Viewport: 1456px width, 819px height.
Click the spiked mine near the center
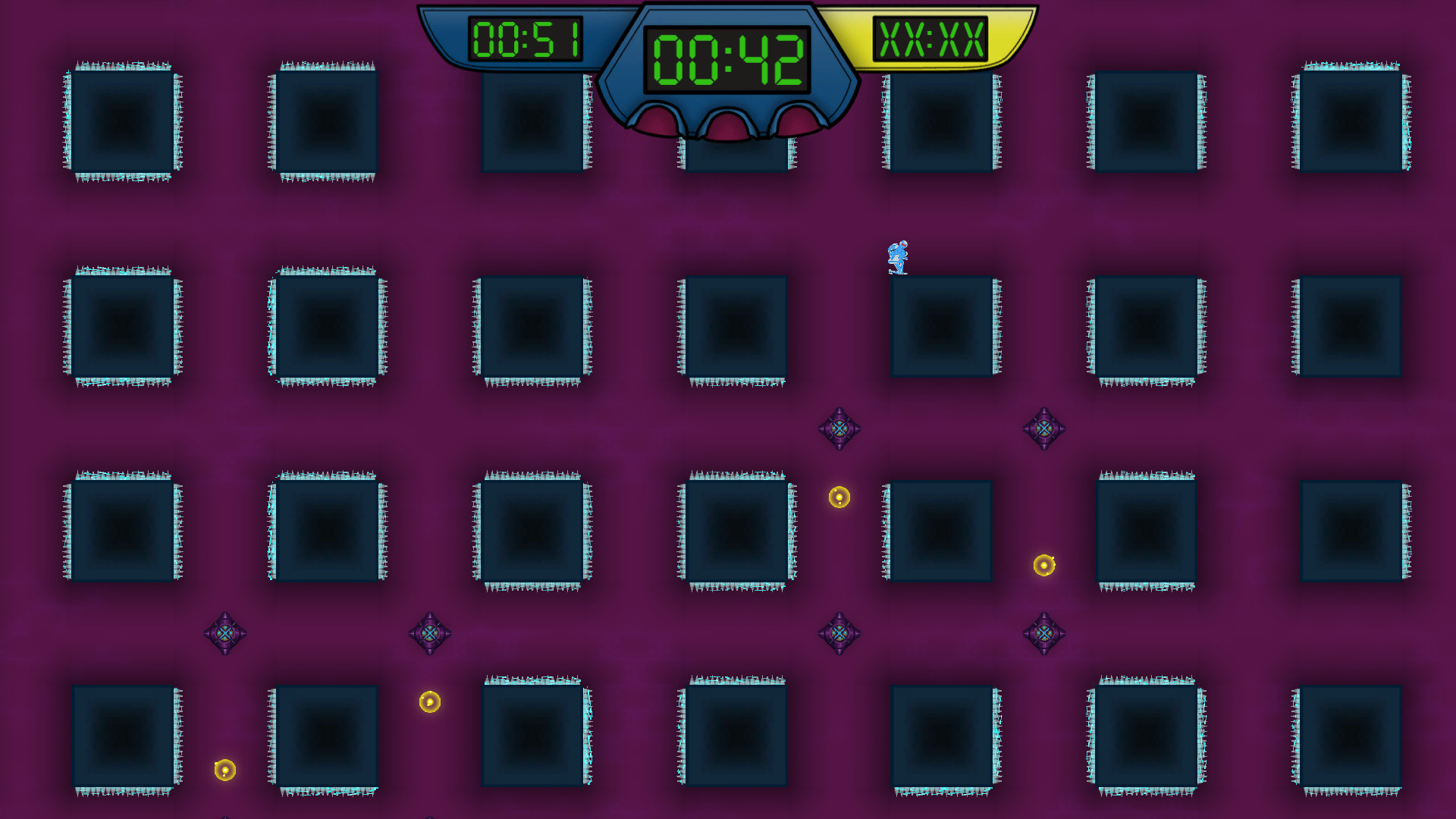coord(840,427)
